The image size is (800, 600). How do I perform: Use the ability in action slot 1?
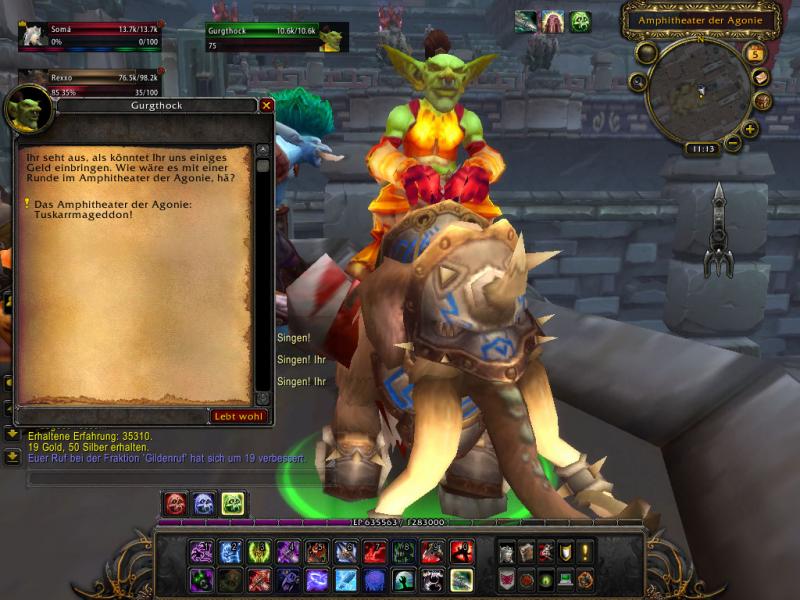202,551
